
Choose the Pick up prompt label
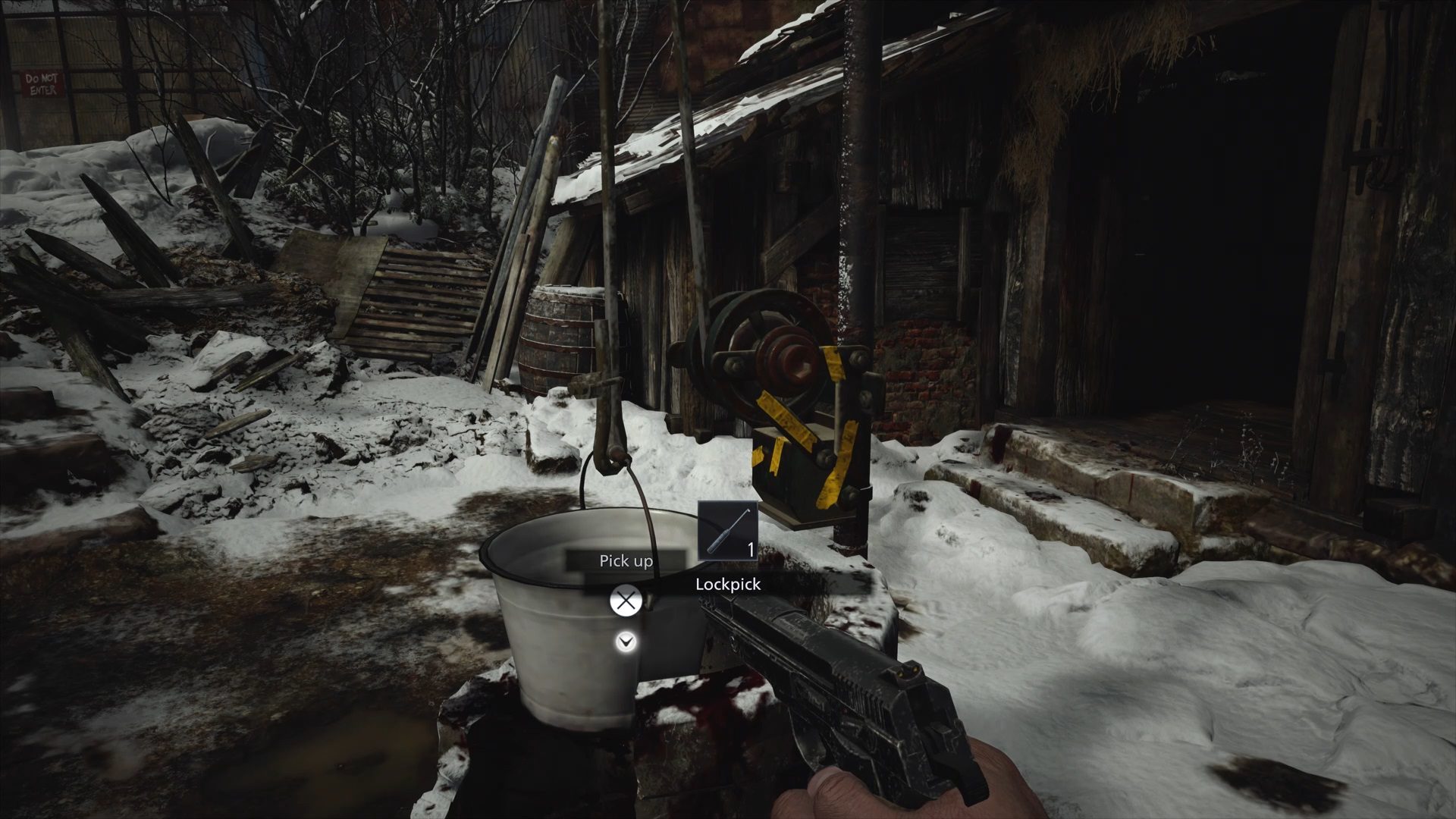626,561
